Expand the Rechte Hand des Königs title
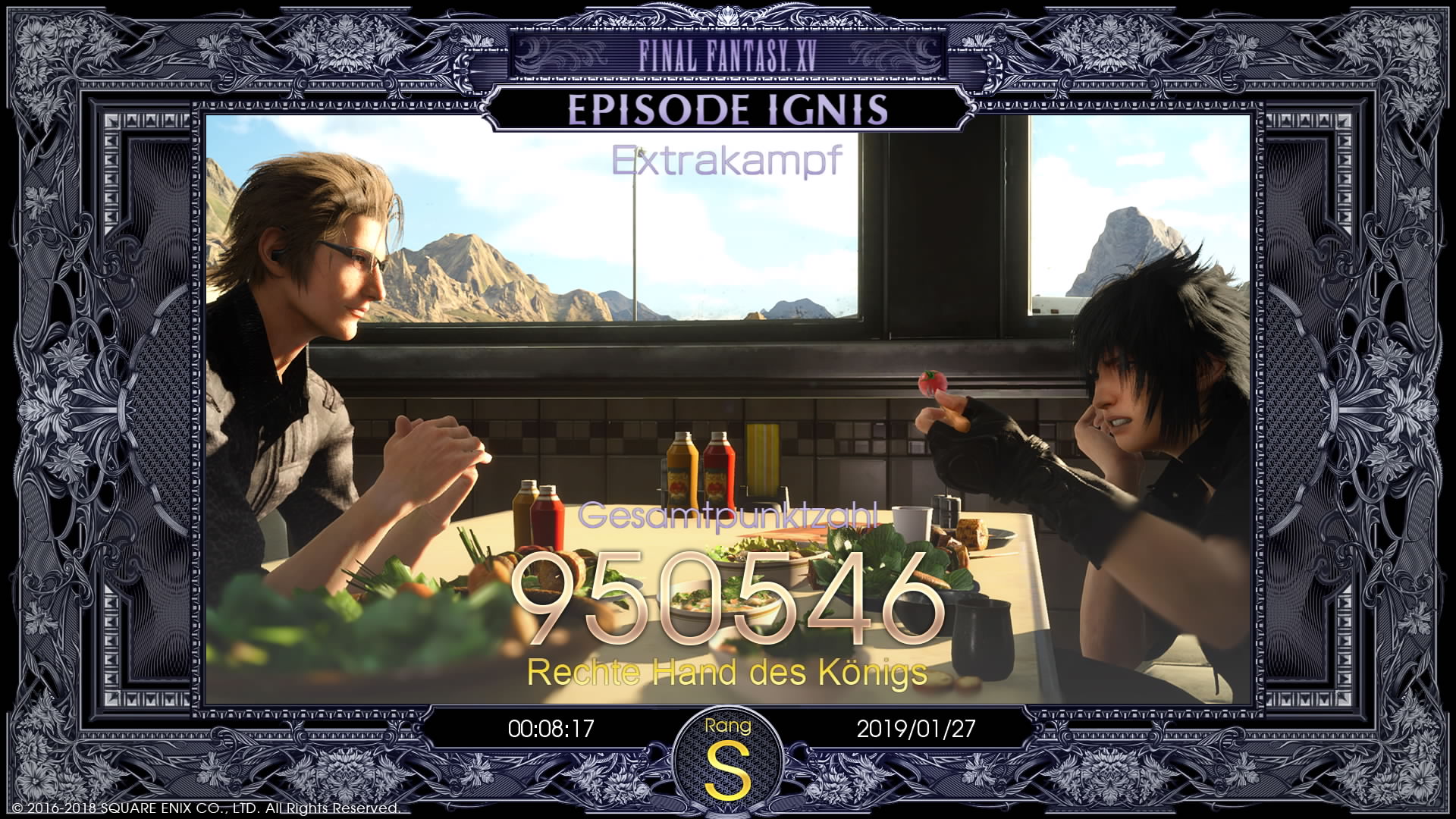 point(728,672)
